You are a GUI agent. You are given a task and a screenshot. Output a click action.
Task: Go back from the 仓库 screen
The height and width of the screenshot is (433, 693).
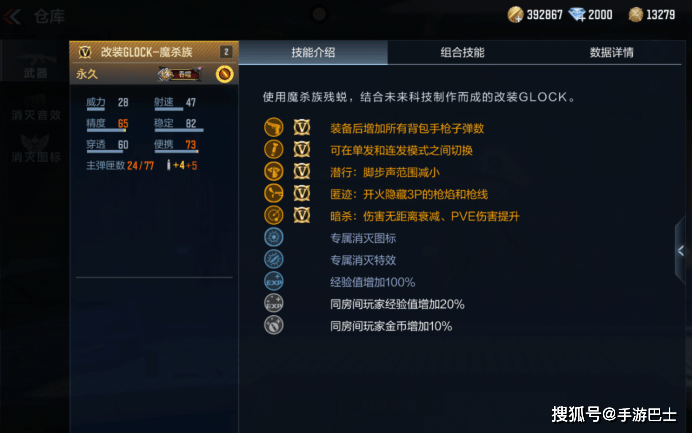pyautogui.click(x=15, y=15)
